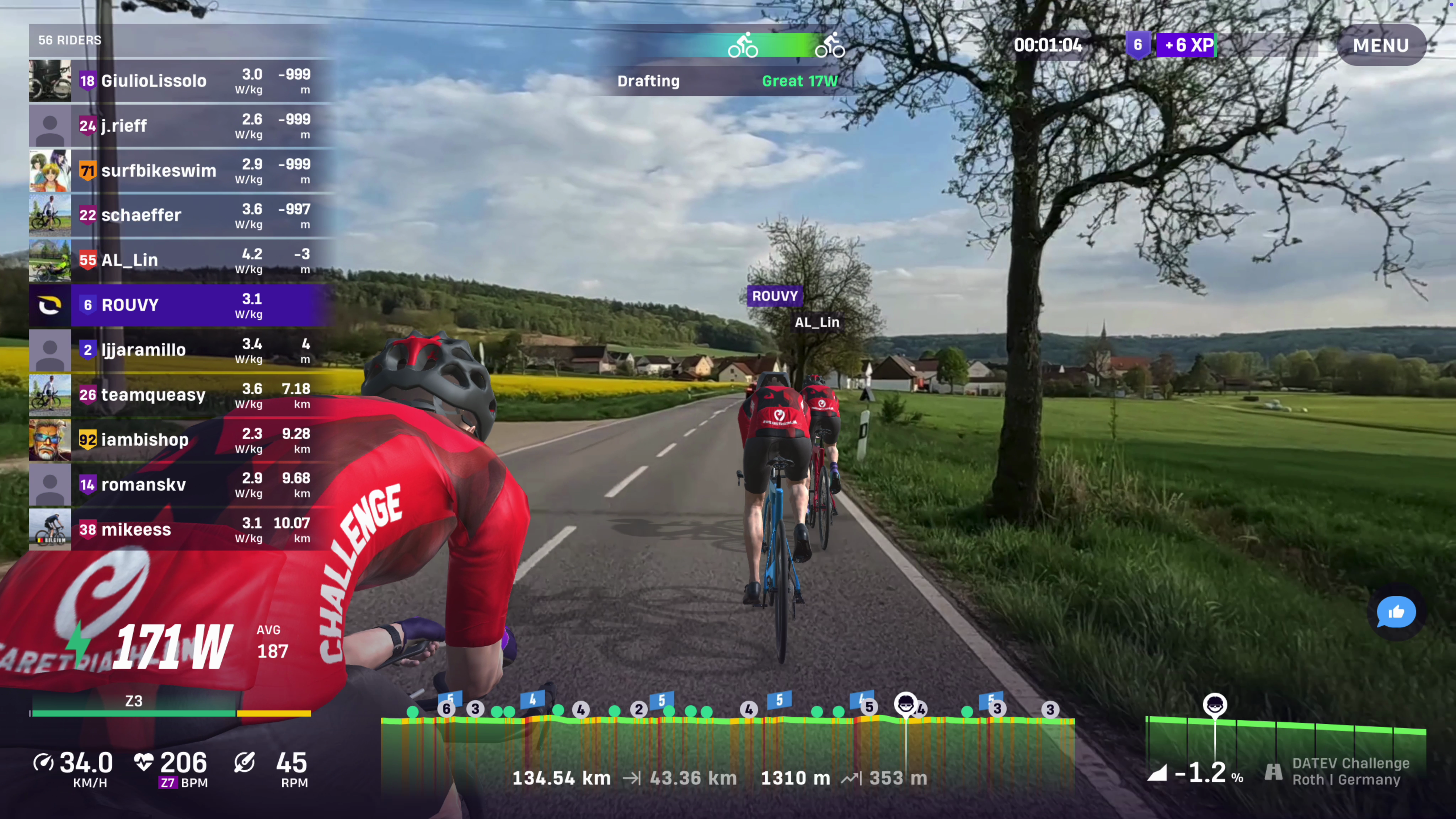Open the MENU button
Screen dimensions: 1456x819
[x=1380, y=45]
